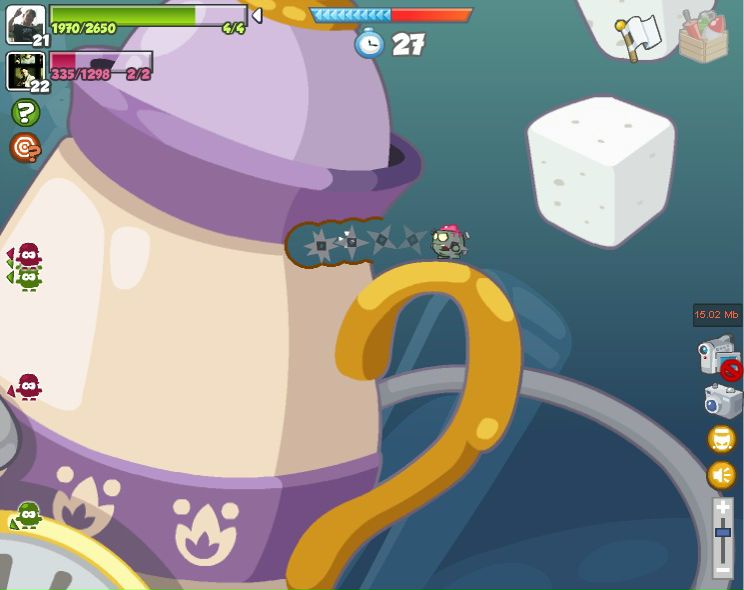Screen dimensions: 744x590
Task: Open the green question mark help
Action: click(25, 112)
